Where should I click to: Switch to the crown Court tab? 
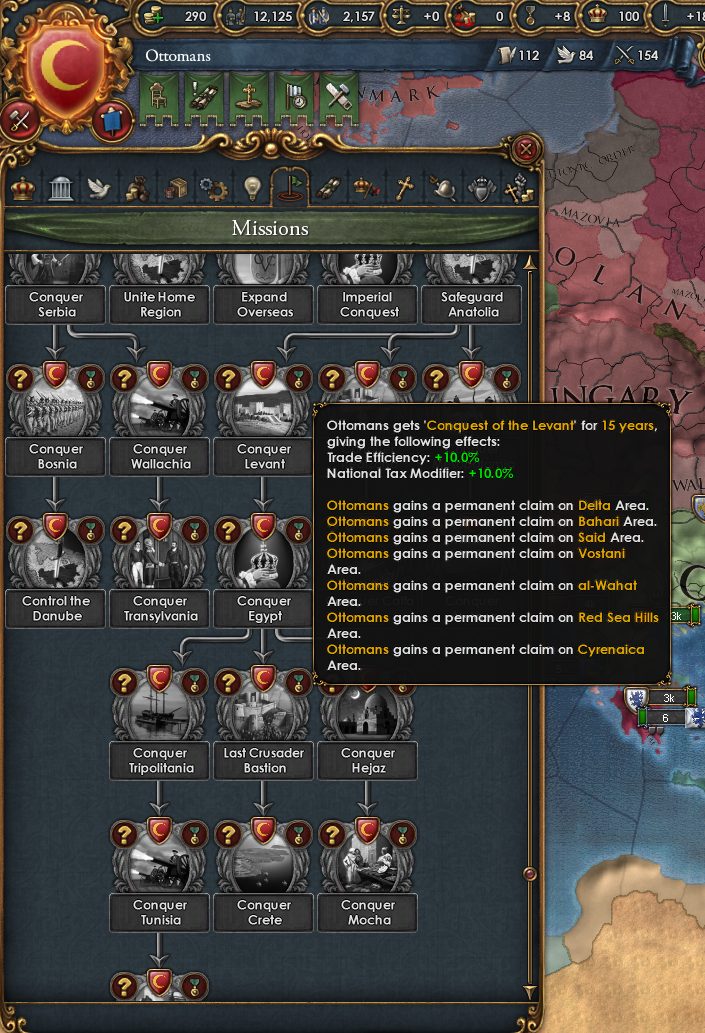click(x=22, y=187)
